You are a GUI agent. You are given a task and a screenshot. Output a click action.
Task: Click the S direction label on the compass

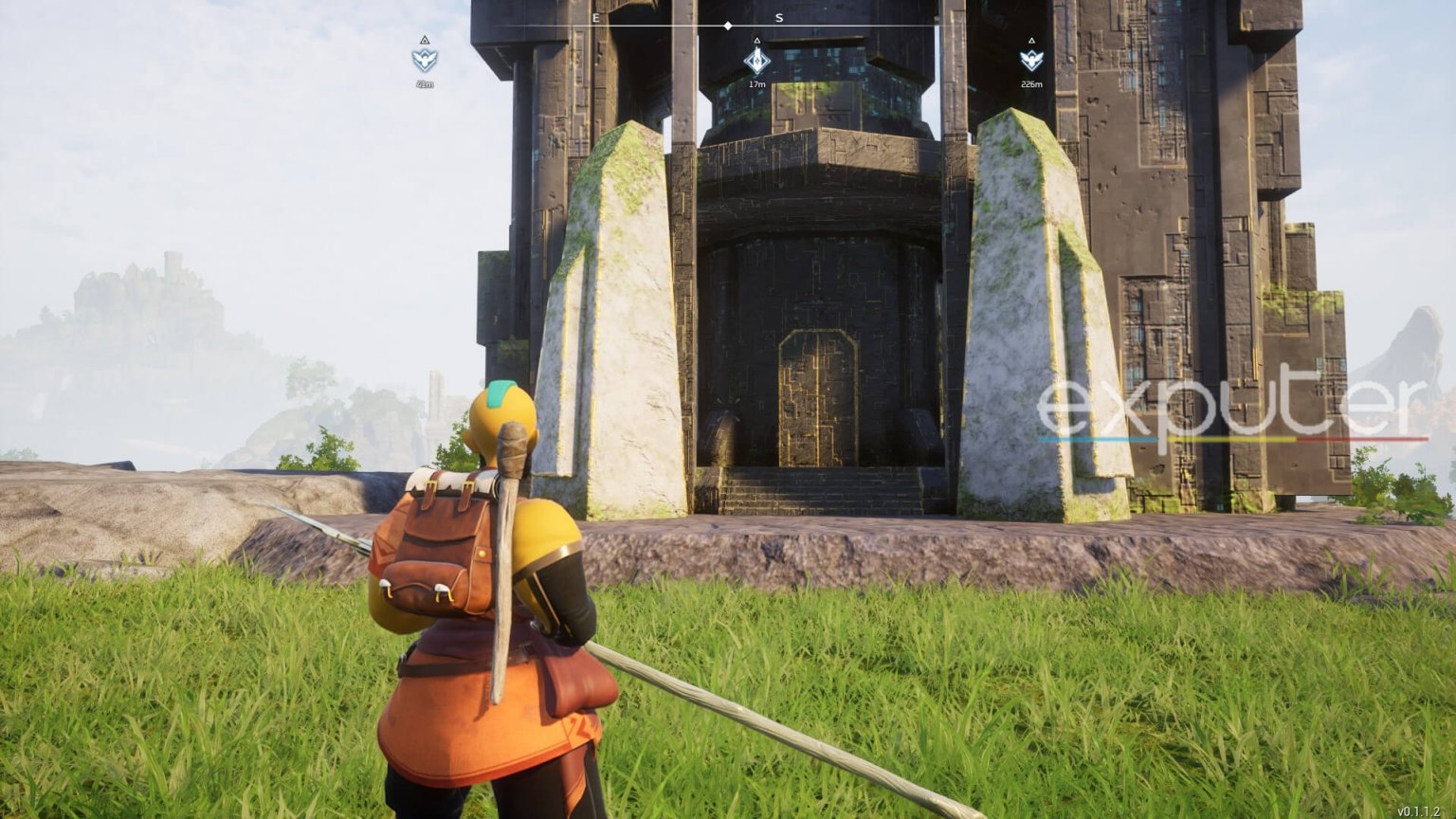(x=777, y=17)
